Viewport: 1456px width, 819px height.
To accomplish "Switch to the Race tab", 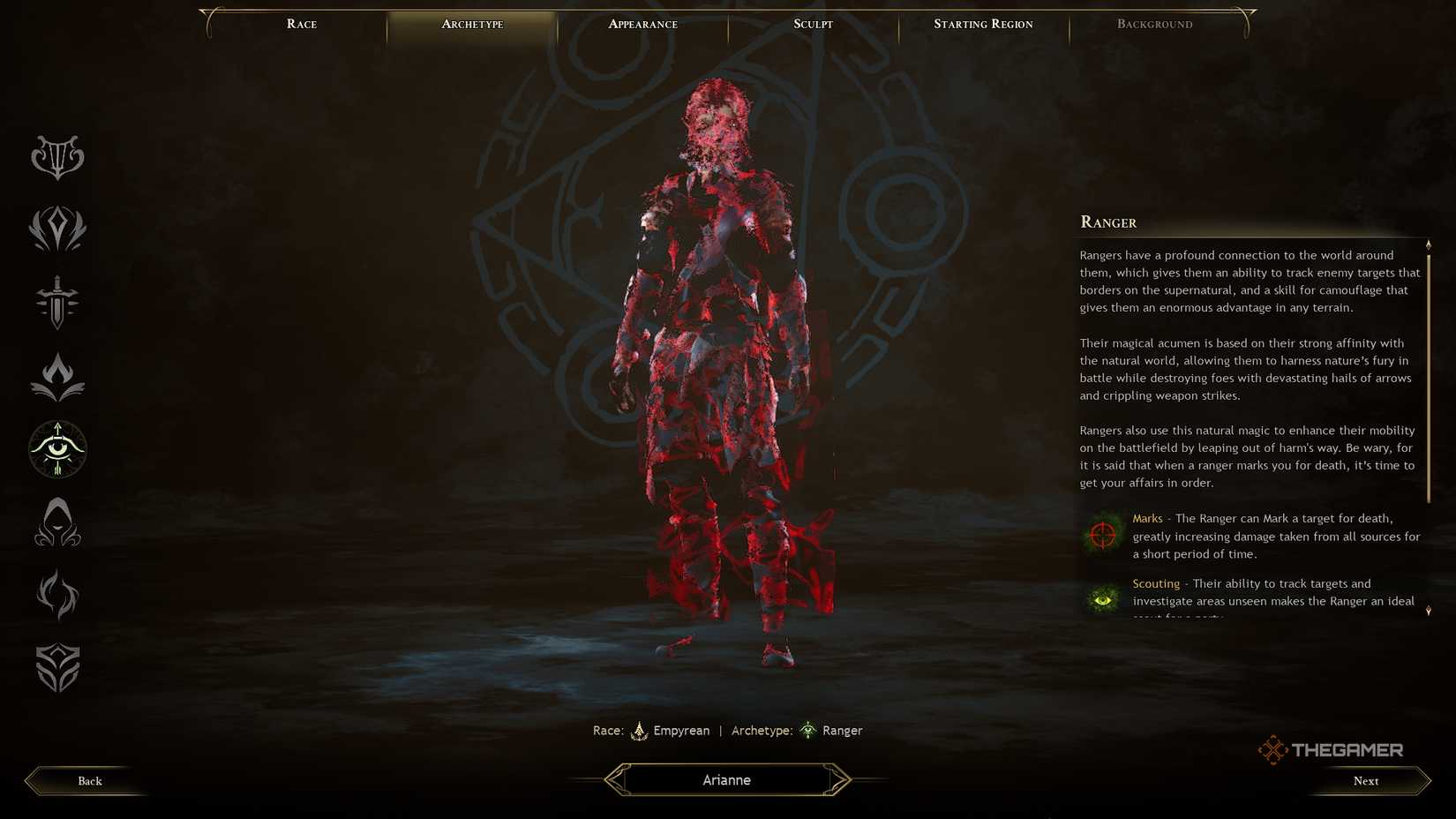I will tap(301, 24).
